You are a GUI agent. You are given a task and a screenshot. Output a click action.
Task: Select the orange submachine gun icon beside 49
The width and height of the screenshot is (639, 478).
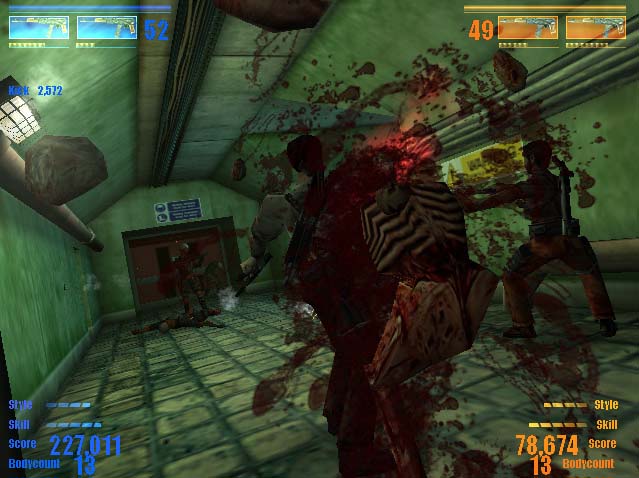pos(528,27)
